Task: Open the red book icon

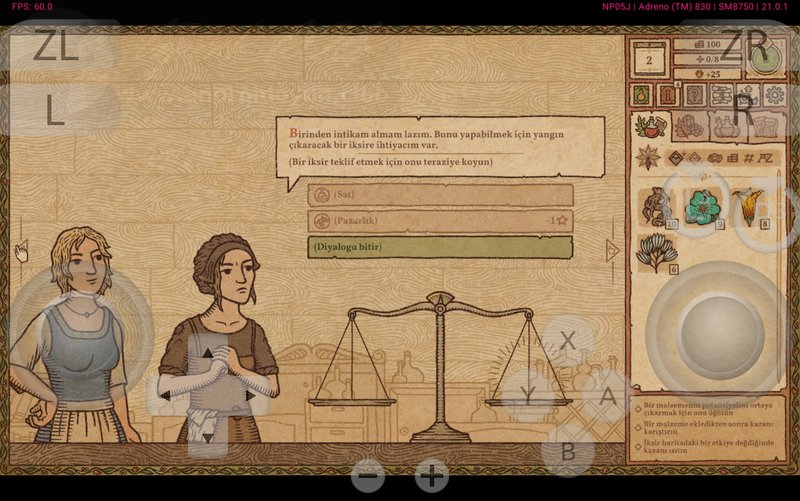Action: pyautogui.click(x=667, y=95)
